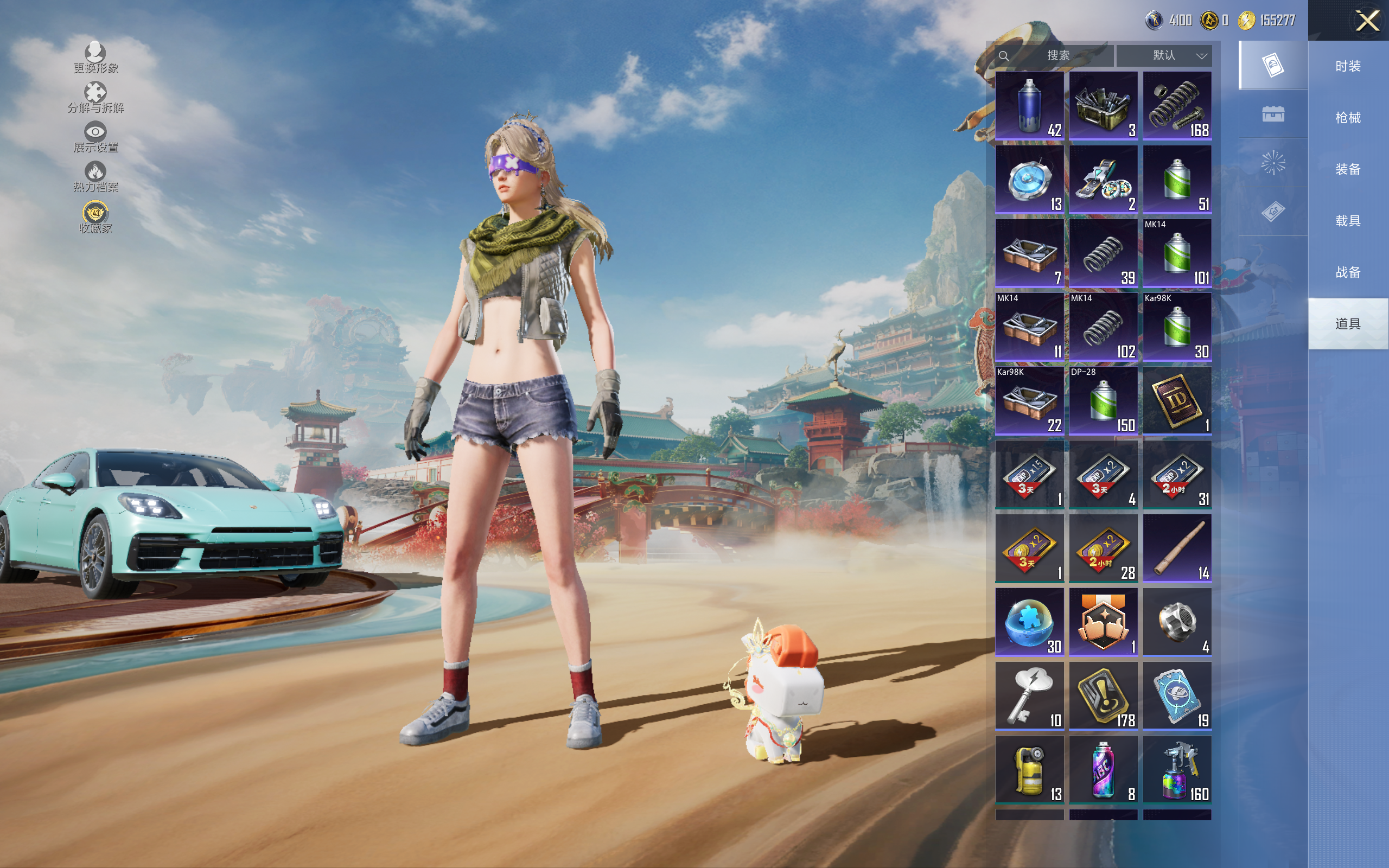Screen dimensions: 1389x868
Task: Select the ID card item slot
Action: click(x=1177, y=401)
